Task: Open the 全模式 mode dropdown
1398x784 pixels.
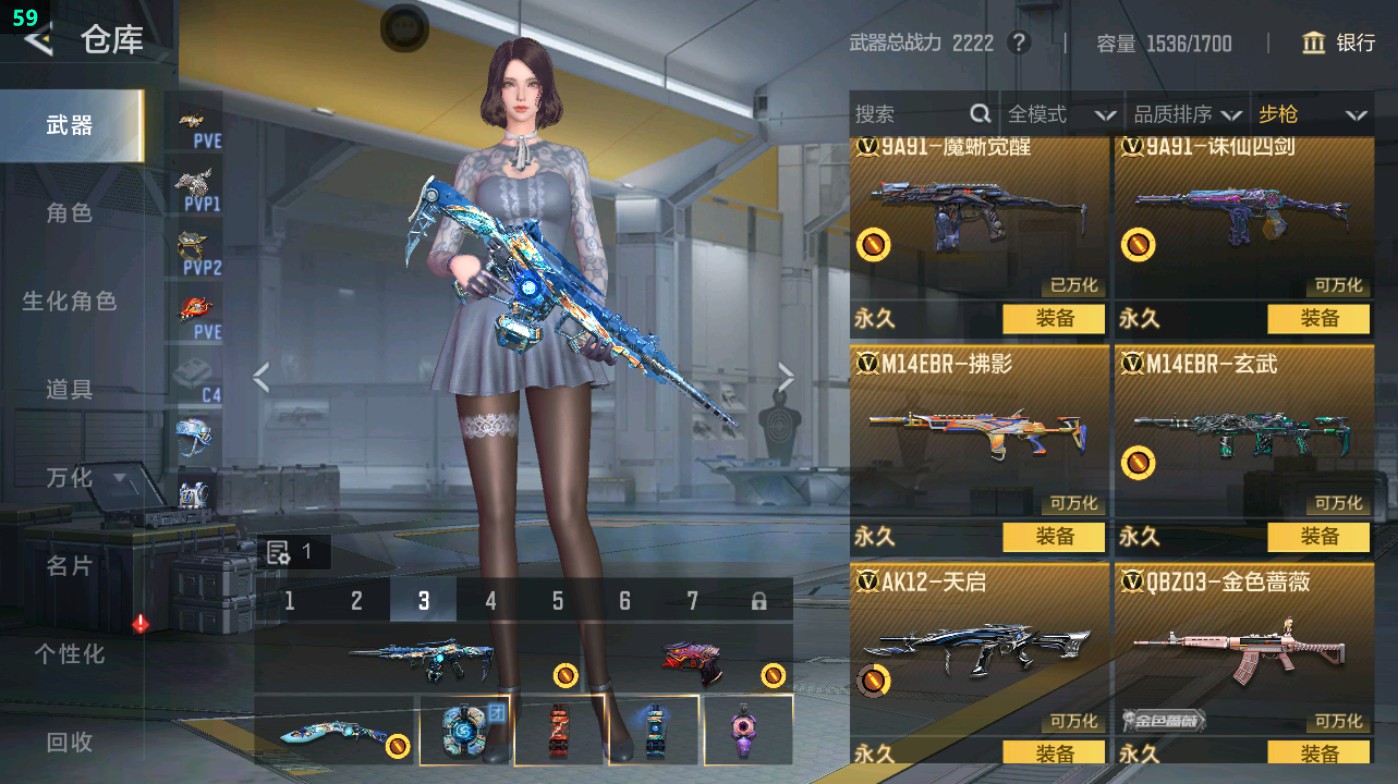Action: 1060,115
